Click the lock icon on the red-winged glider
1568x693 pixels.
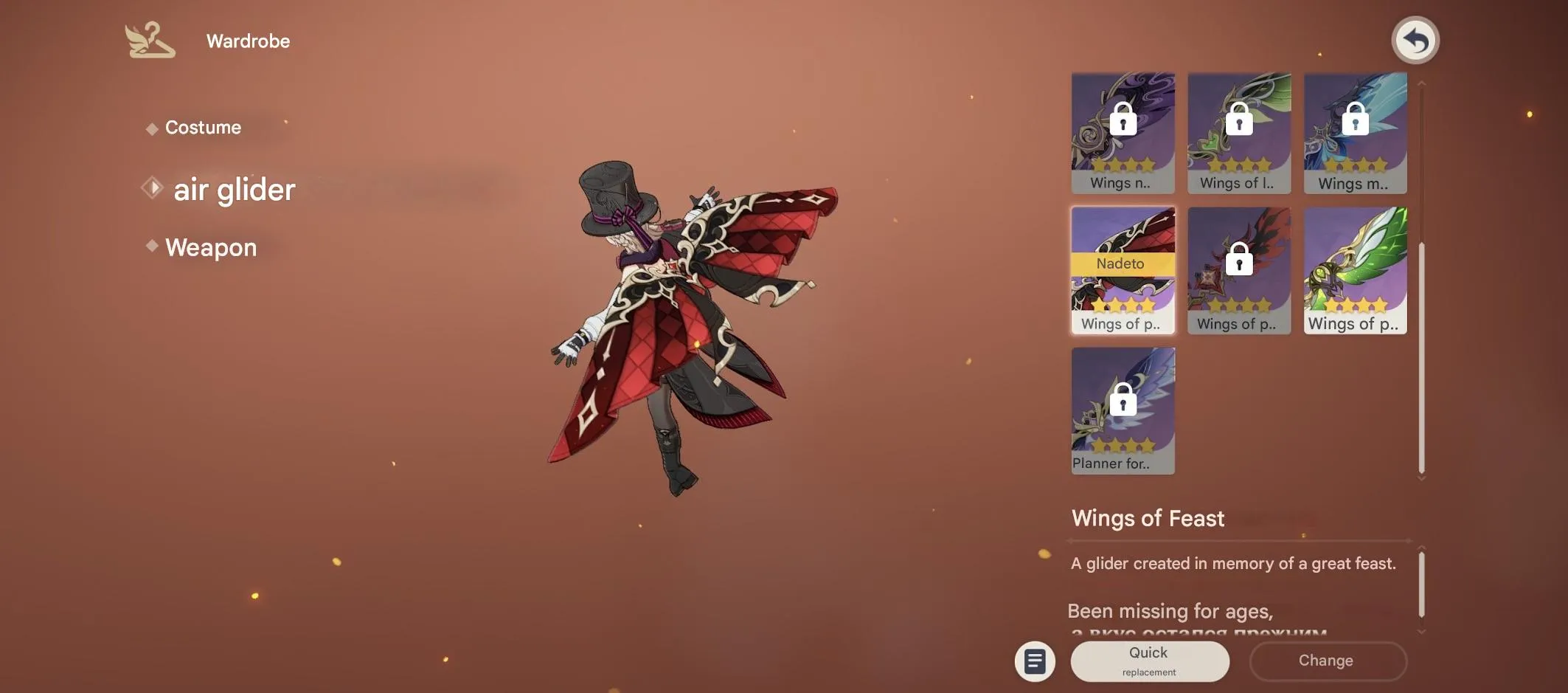pos(1238,260)
